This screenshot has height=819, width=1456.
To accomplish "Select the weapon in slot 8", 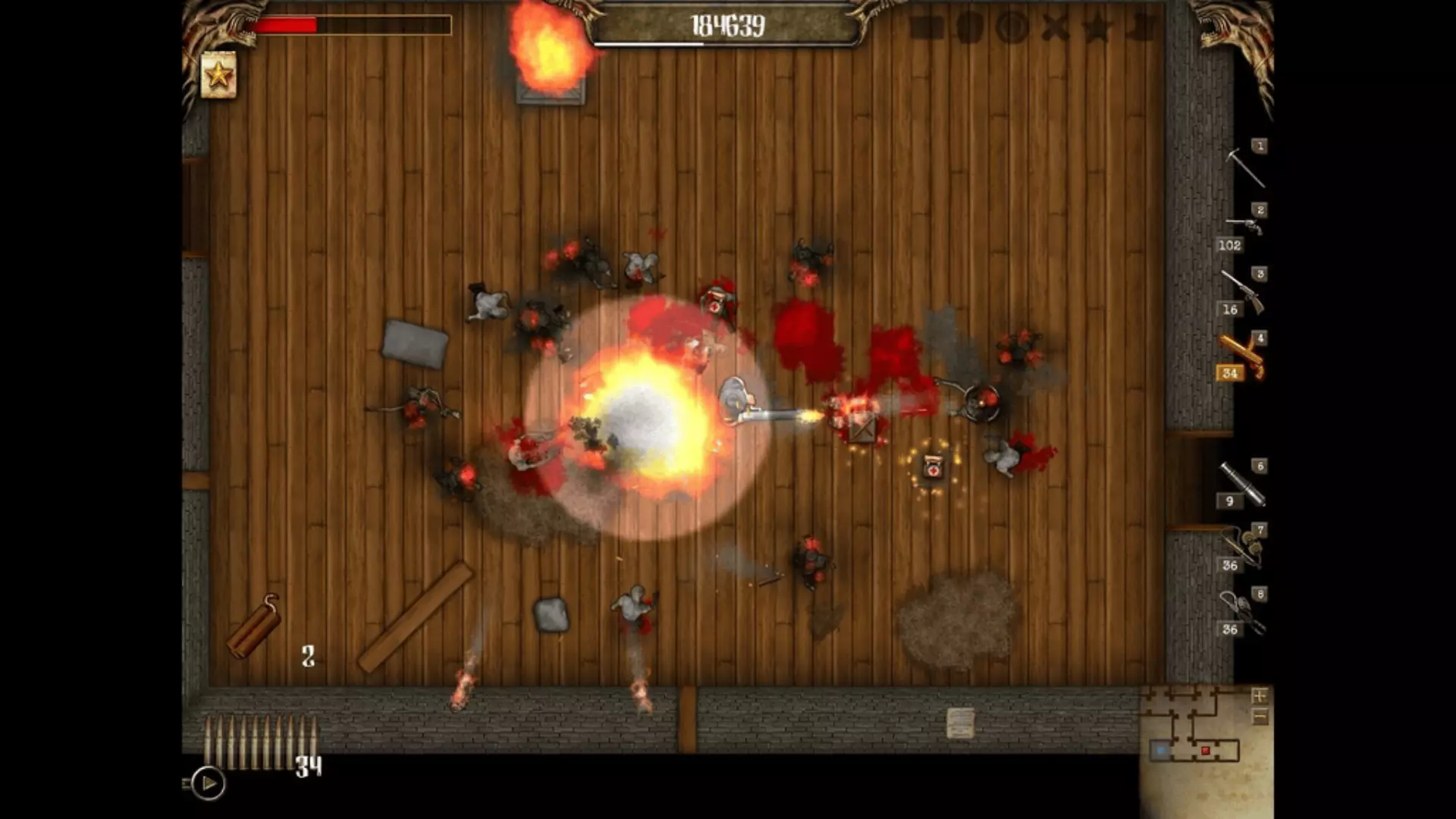I will point(1244,612).
